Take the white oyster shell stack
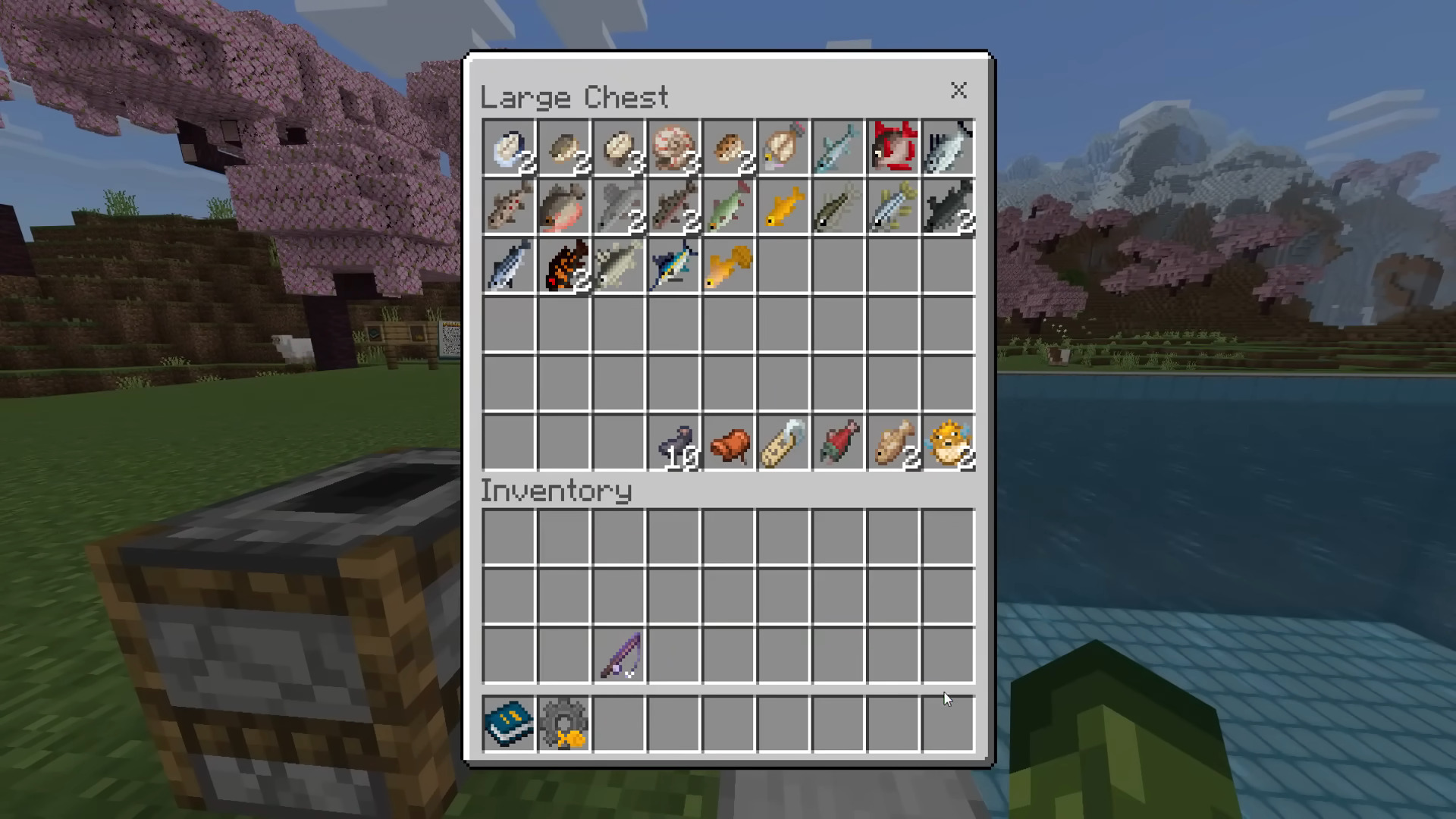This screenshot has height=819, width=1456. [509, 146]
